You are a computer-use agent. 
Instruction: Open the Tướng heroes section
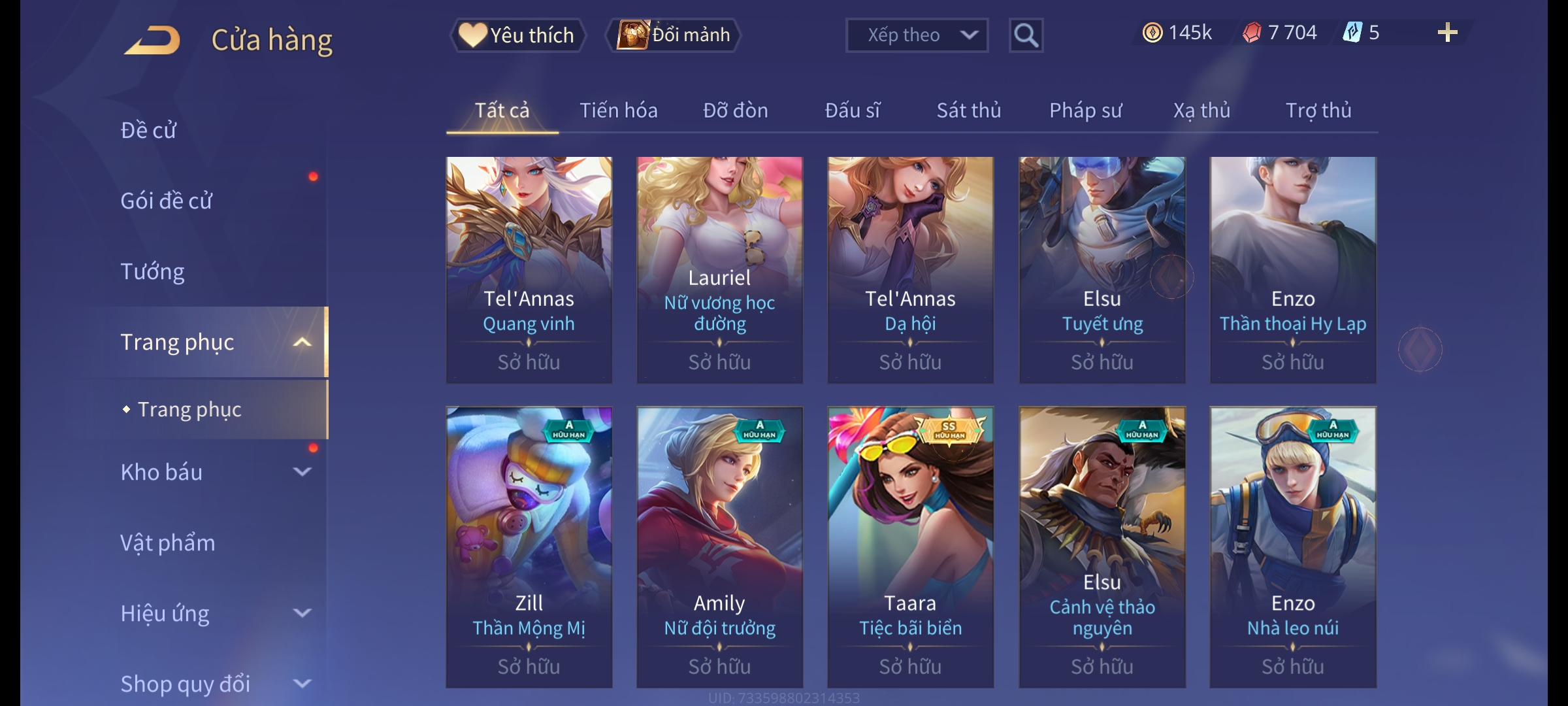tap(152, 271)
